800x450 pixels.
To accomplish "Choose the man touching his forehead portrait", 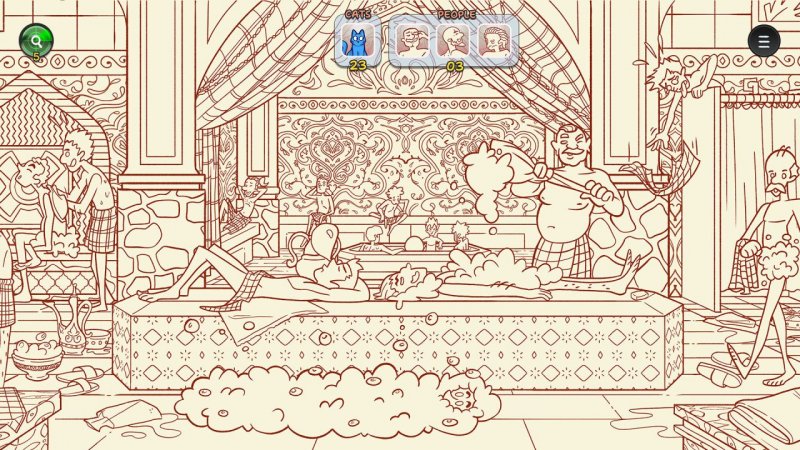I will (x=411, y=41).
